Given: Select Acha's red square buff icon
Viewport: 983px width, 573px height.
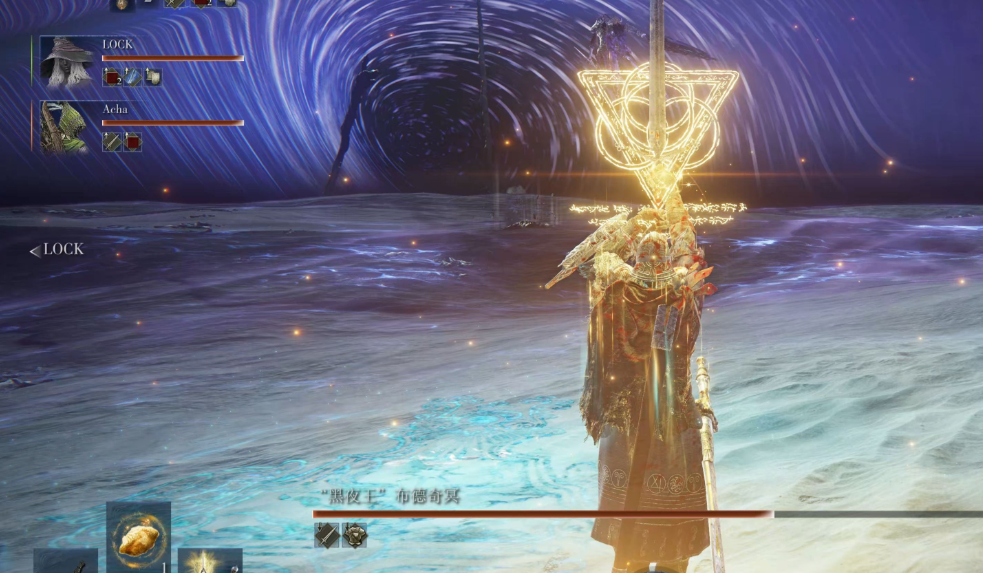Looking at the screenshot, I should coord(132,142).
